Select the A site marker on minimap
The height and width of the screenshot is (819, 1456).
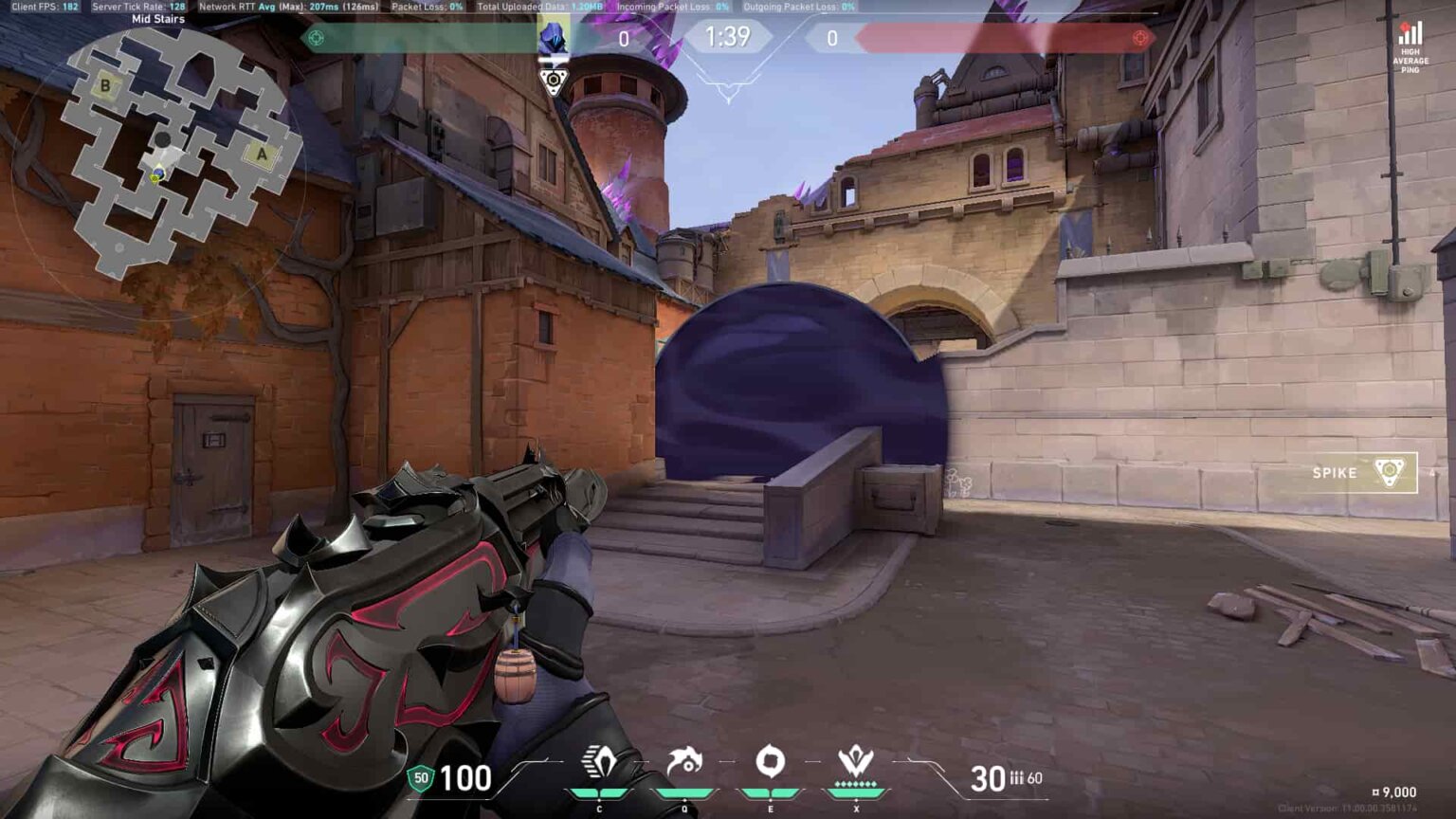[262, 154]
